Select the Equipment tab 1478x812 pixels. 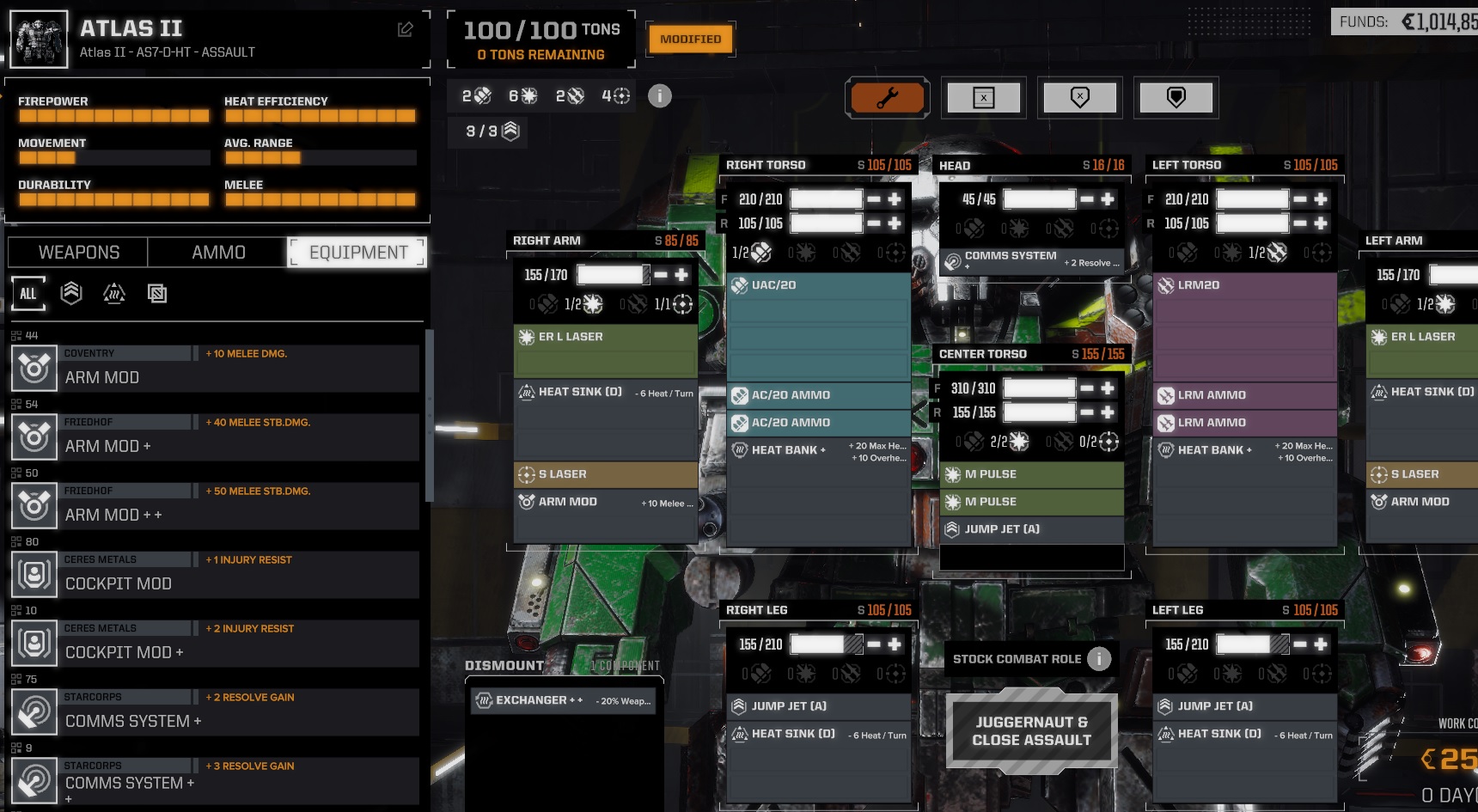[357, 253]
